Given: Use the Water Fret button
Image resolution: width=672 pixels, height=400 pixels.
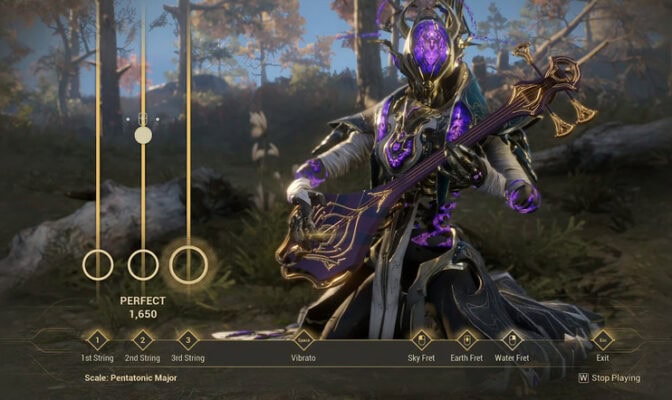Looking at the screenshot, I should 511,340.
